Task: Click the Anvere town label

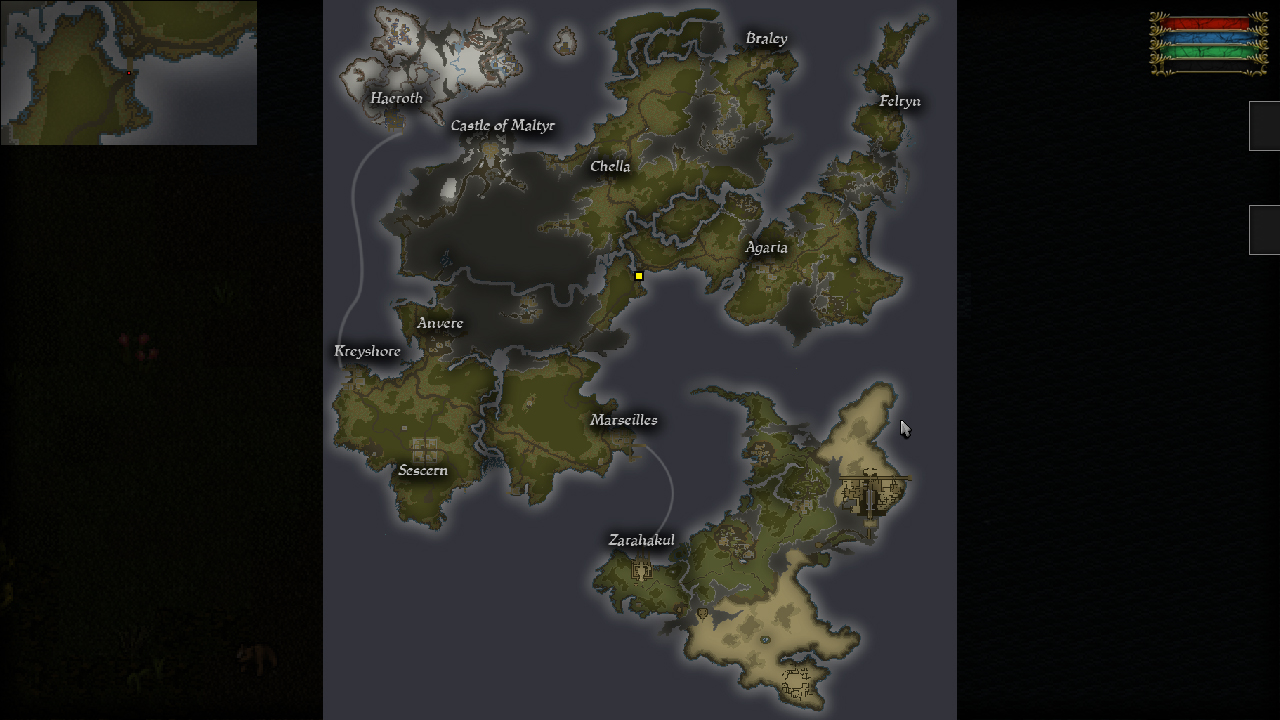Action: point(440,324)
